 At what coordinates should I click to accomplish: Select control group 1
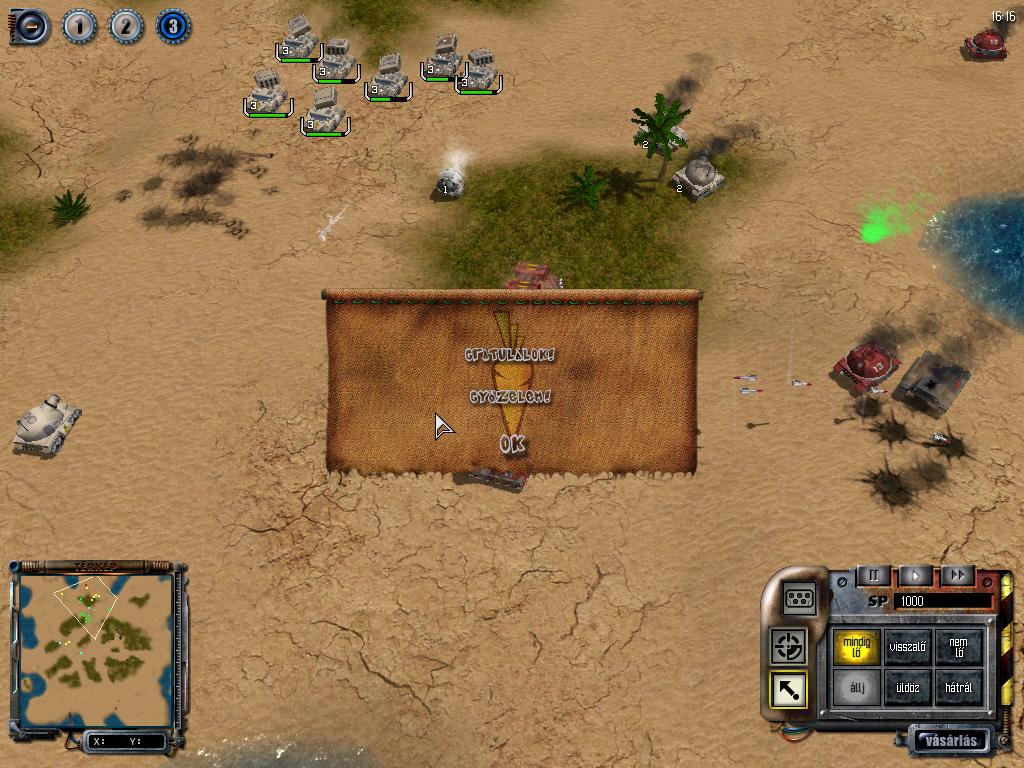79,26
